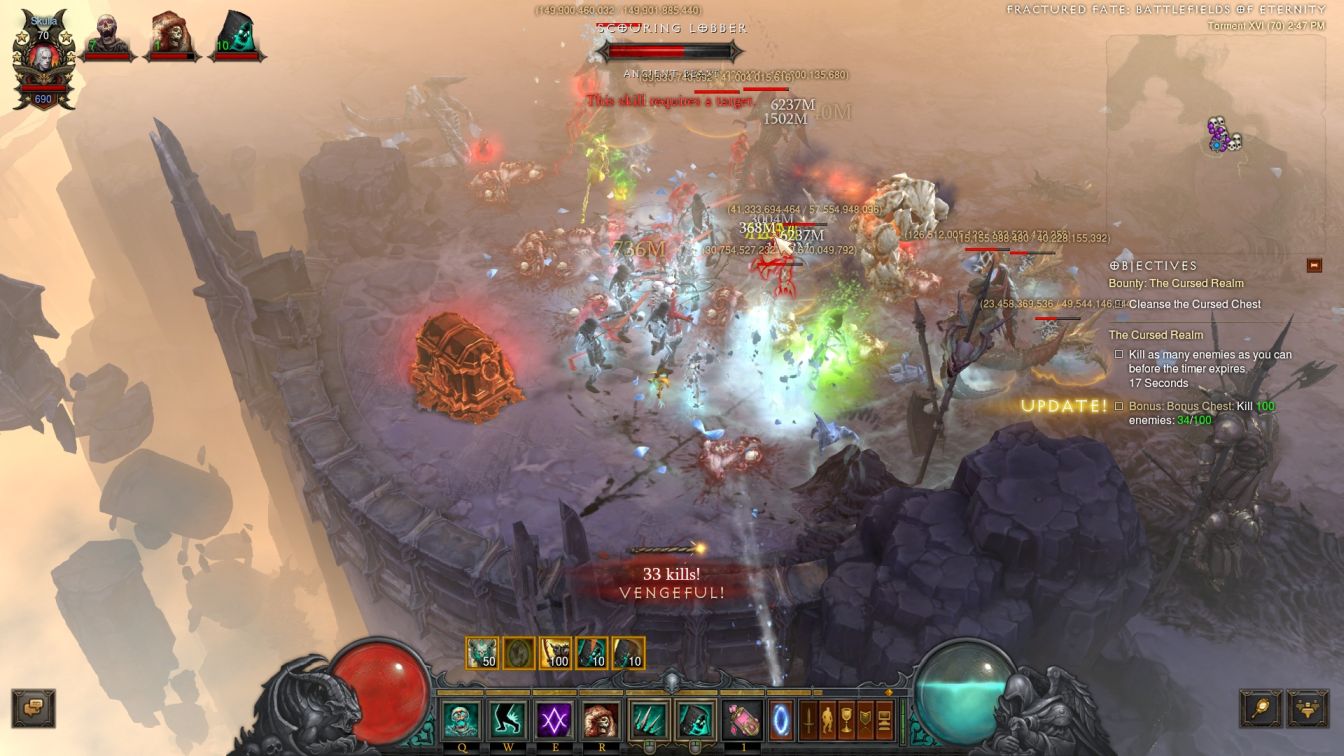Open the banner shield menu button

pyautogui.click(x=866, y=720)
